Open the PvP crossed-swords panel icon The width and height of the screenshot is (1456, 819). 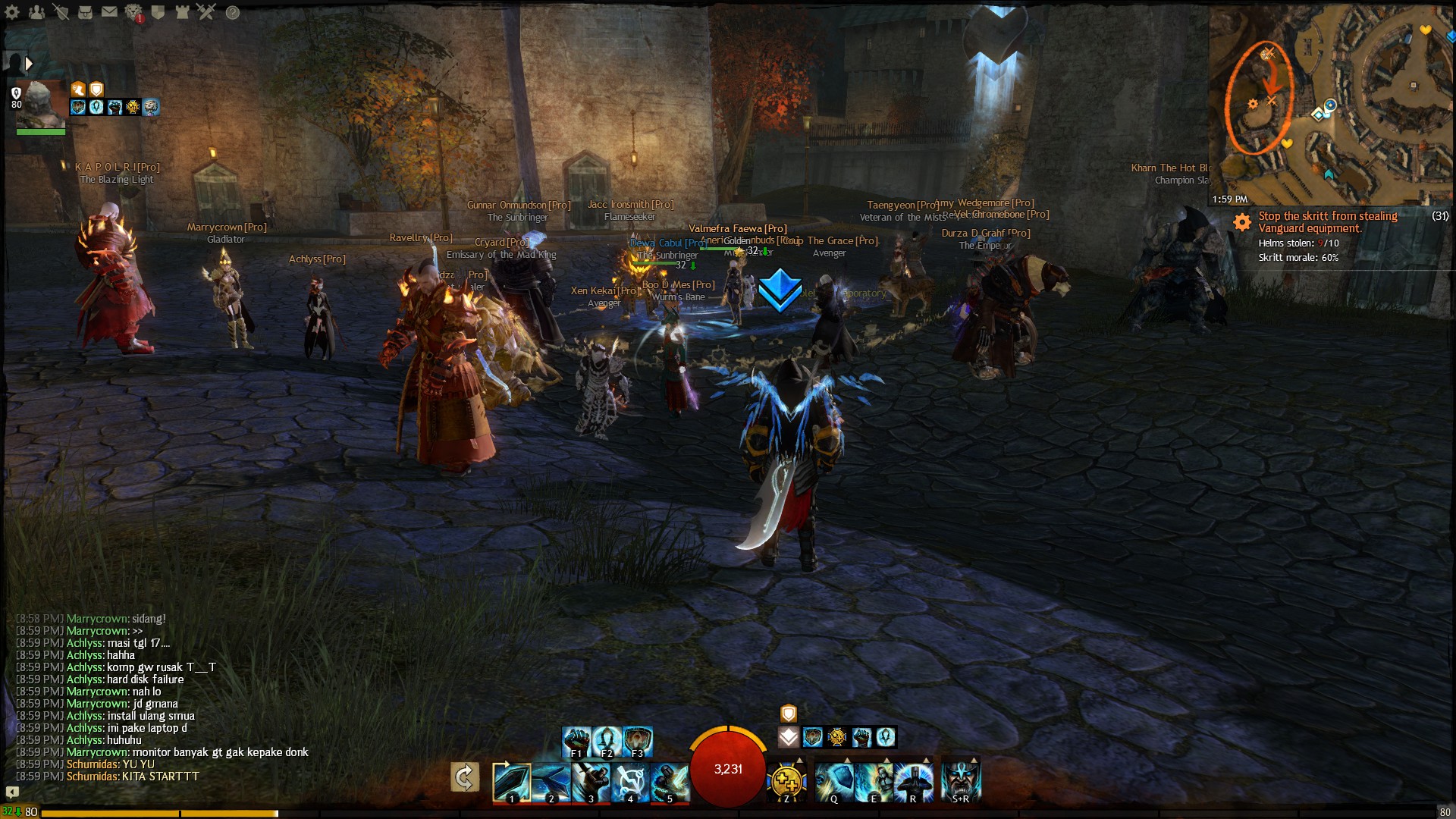point(206,12)
